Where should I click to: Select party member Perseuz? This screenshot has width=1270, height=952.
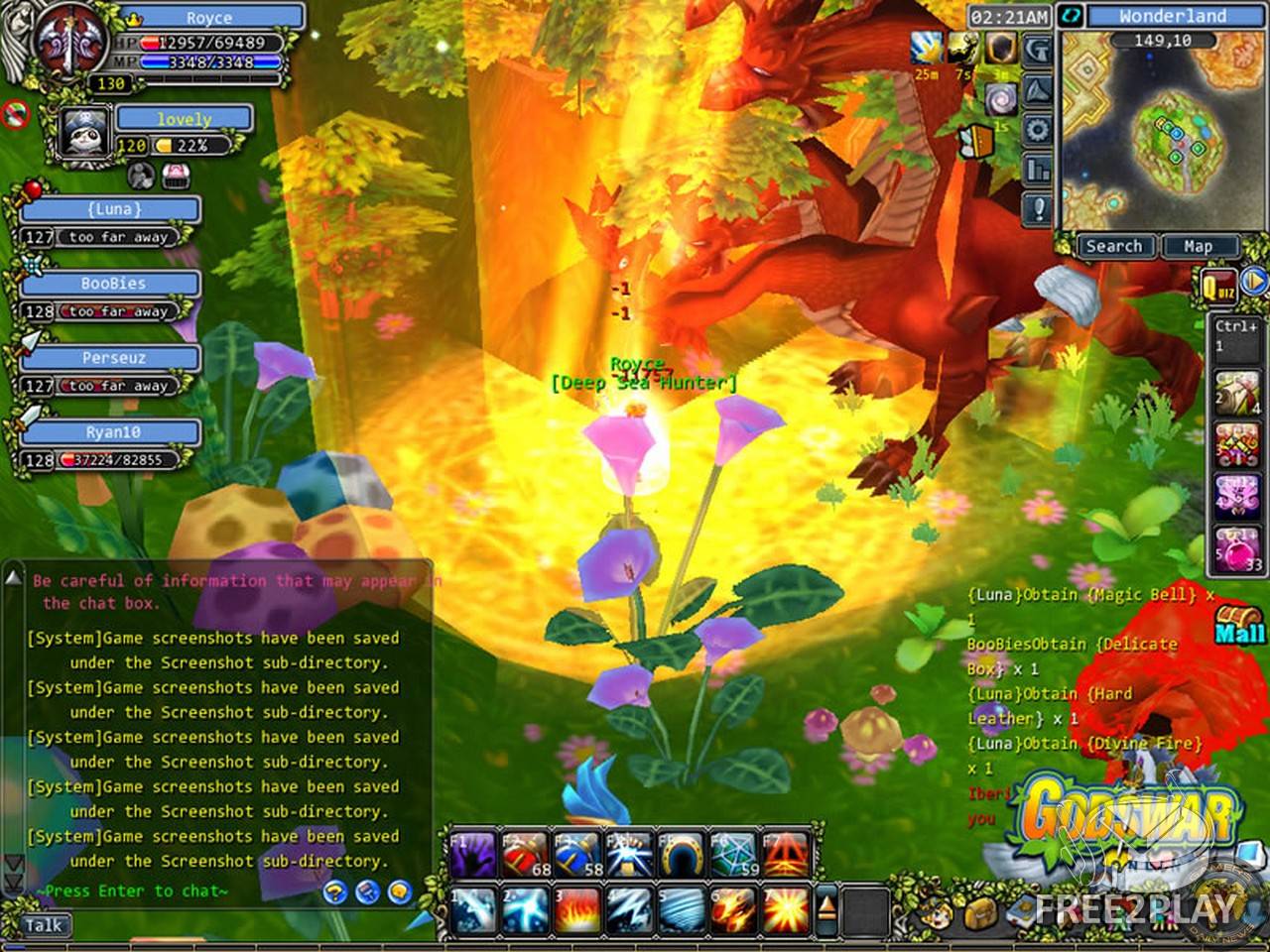(112, 359)
